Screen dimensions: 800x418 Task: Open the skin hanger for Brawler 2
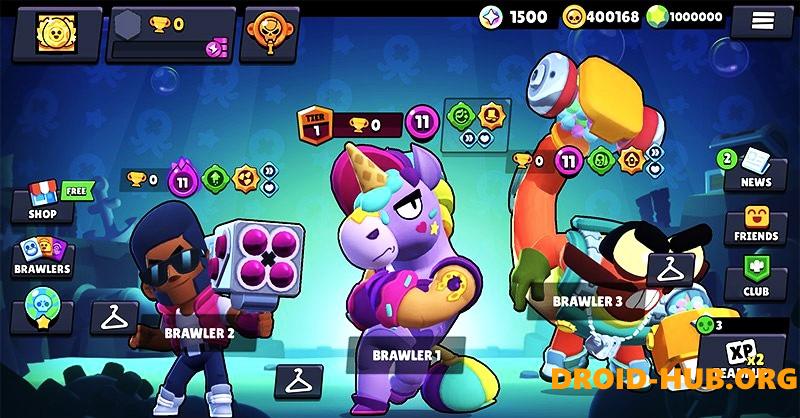pos(114,317)
